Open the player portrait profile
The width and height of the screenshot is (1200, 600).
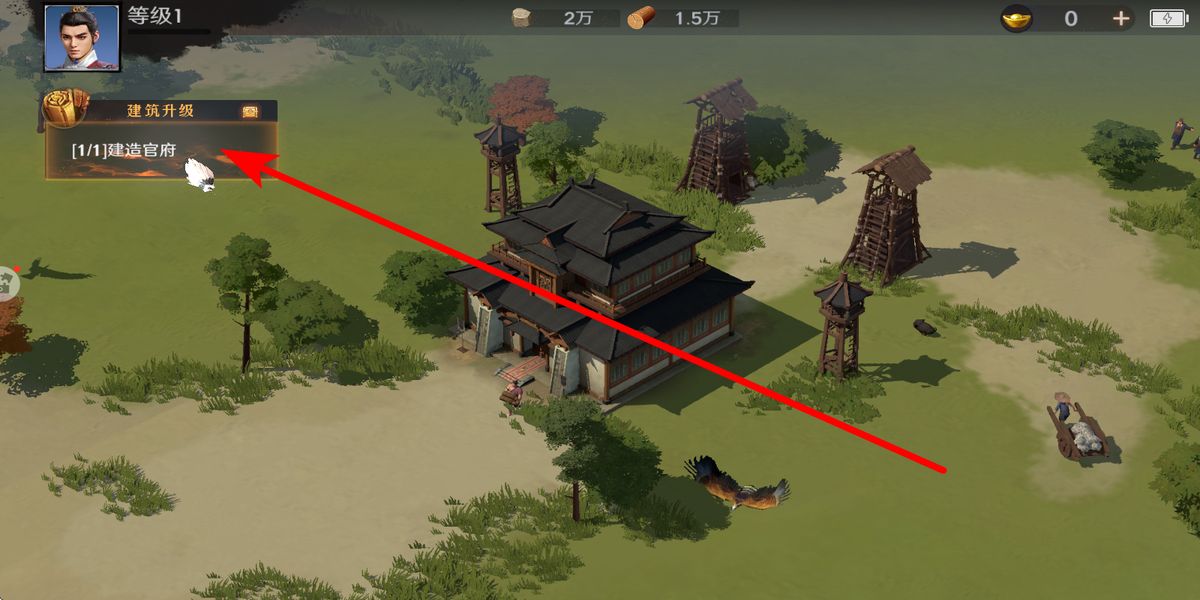point(82,37)
